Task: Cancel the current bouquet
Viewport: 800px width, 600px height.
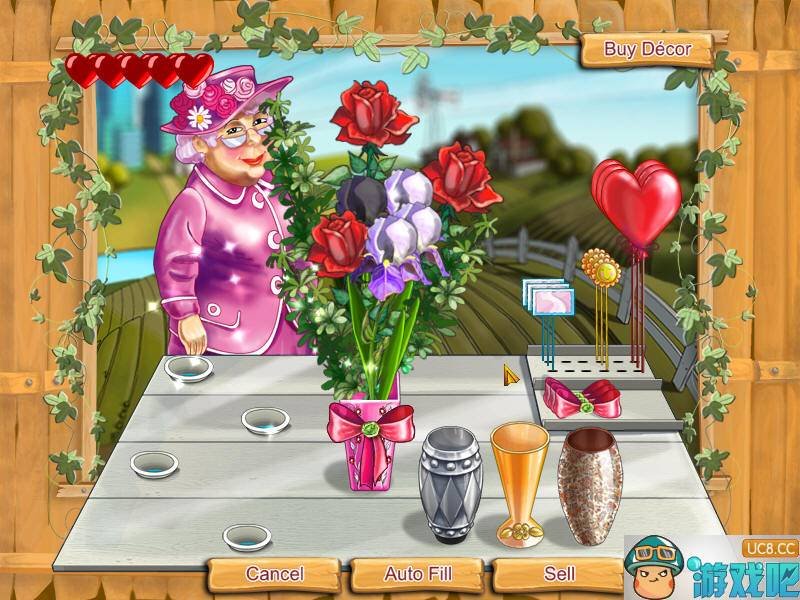Action: [x=274, y=574]
